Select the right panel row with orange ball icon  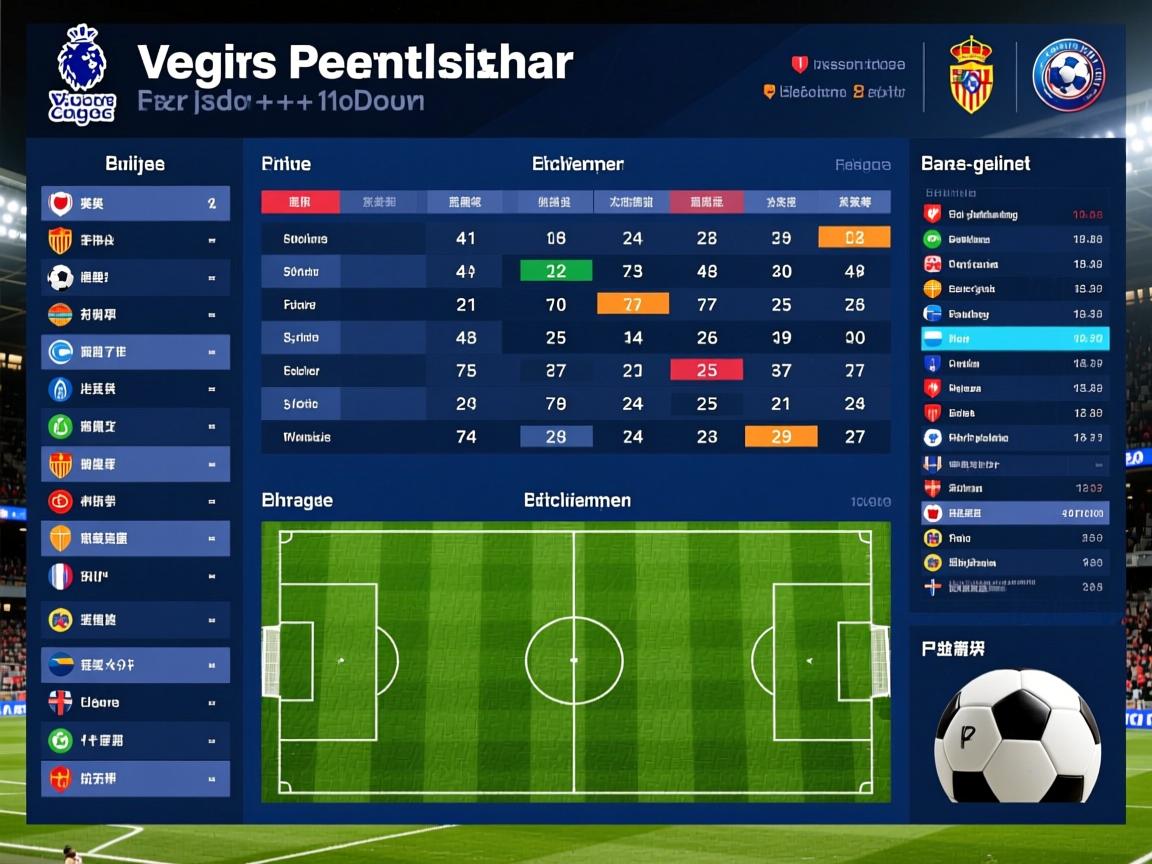point(1014,288)
